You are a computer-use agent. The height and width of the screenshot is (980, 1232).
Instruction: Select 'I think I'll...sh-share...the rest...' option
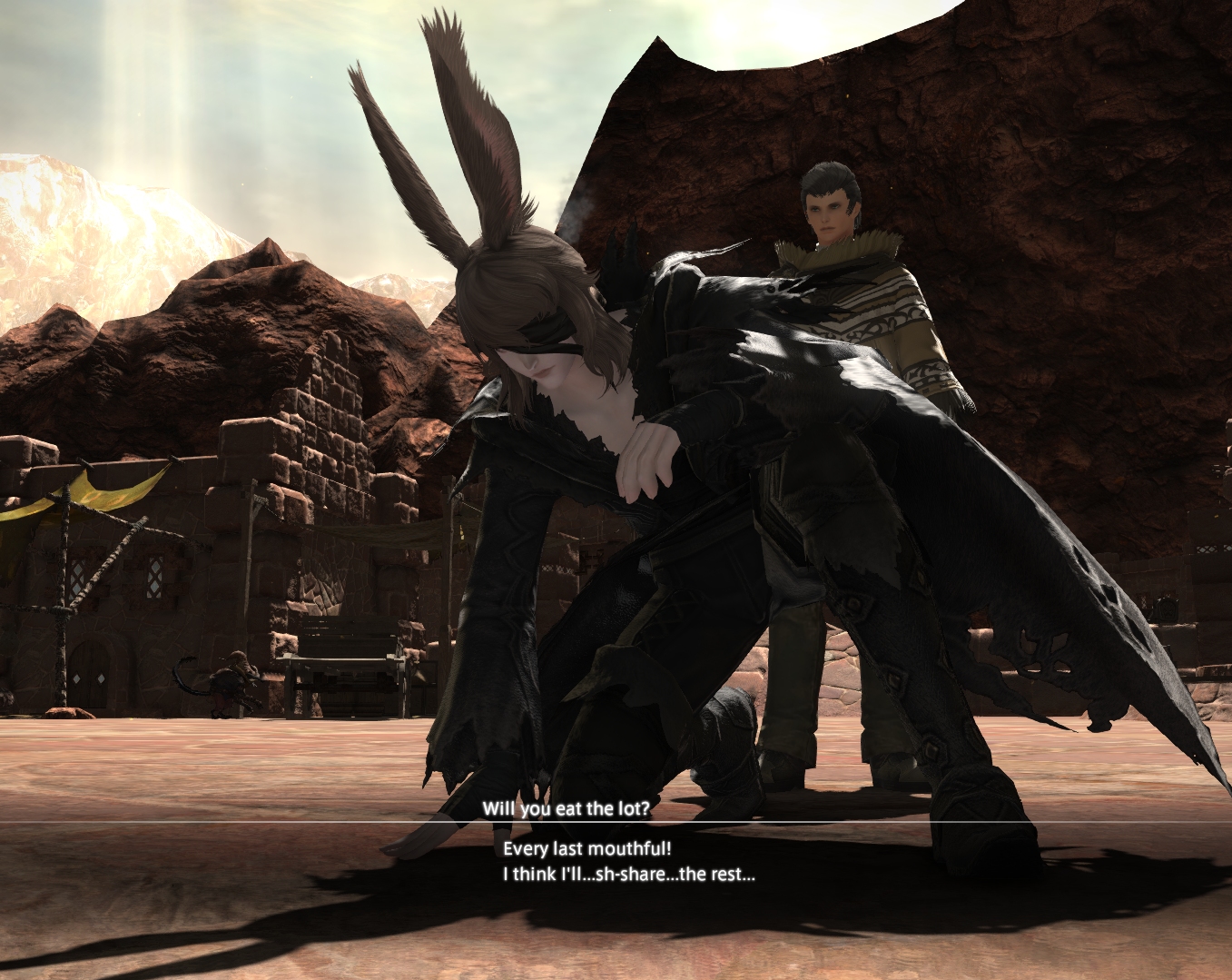pyautogui.click(x=628, y=875)
